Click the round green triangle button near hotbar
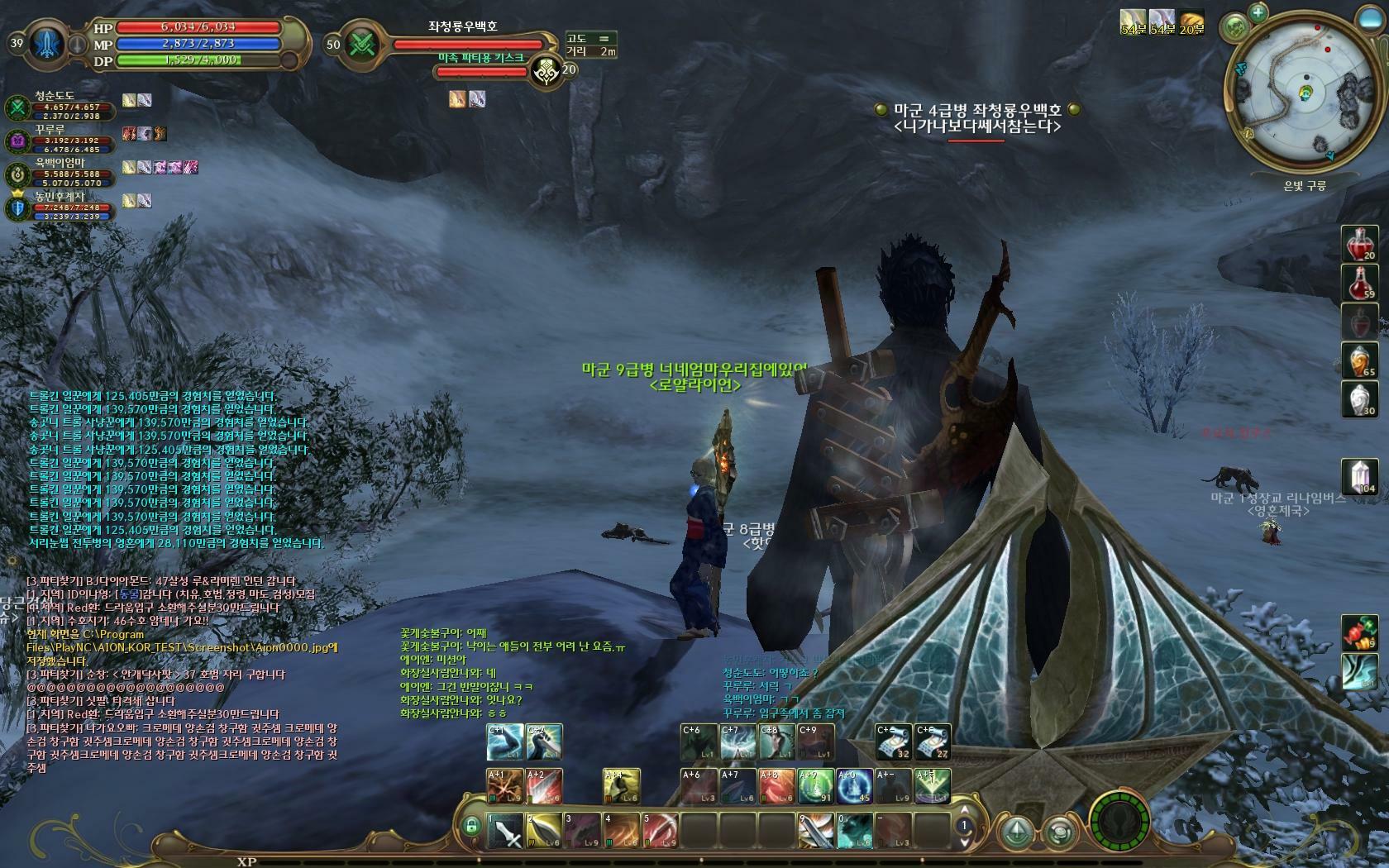The height and width of the screenshot is (868, 1389). coord(1016,831)
